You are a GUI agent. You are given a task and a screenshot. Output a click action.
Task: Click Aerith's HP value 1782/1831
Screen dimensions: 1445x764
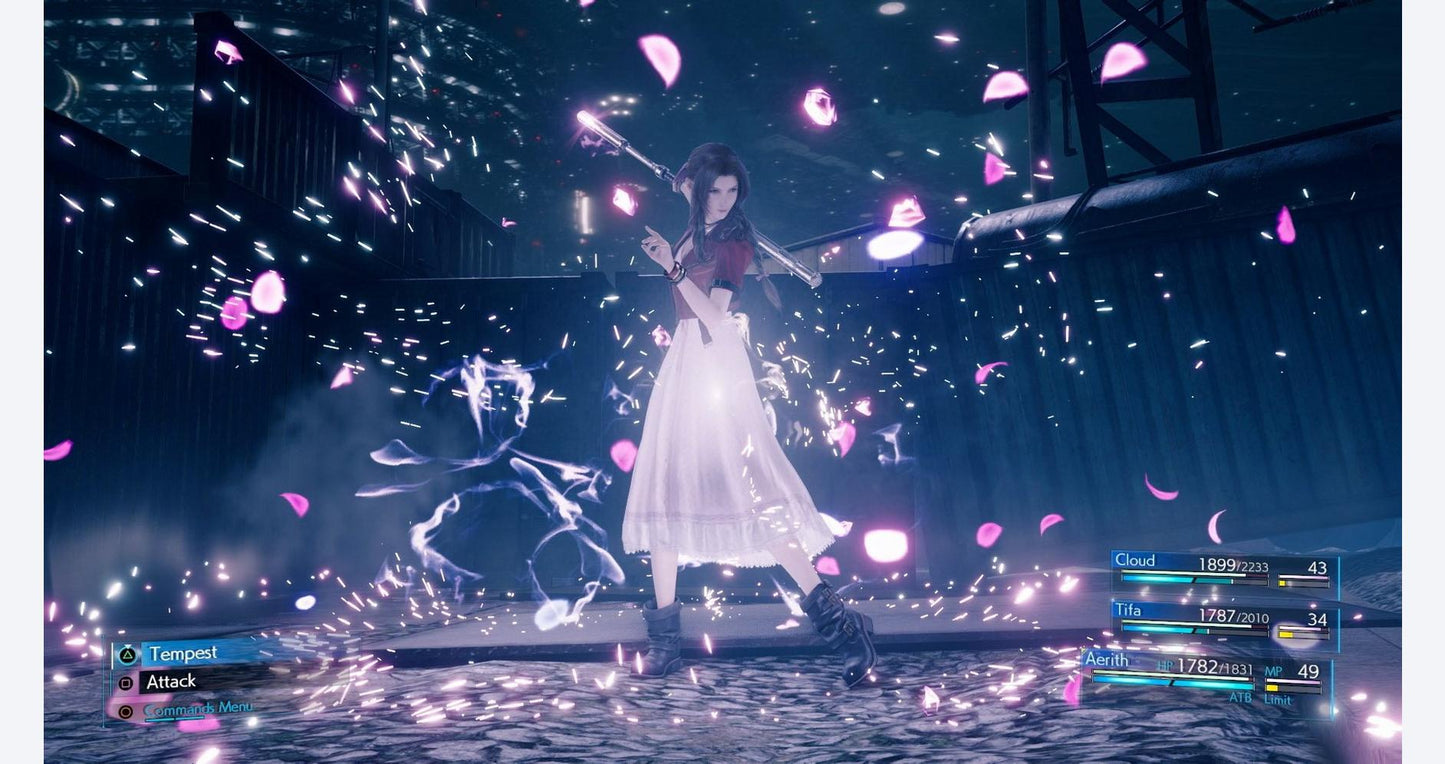[x=1215, y=667]
